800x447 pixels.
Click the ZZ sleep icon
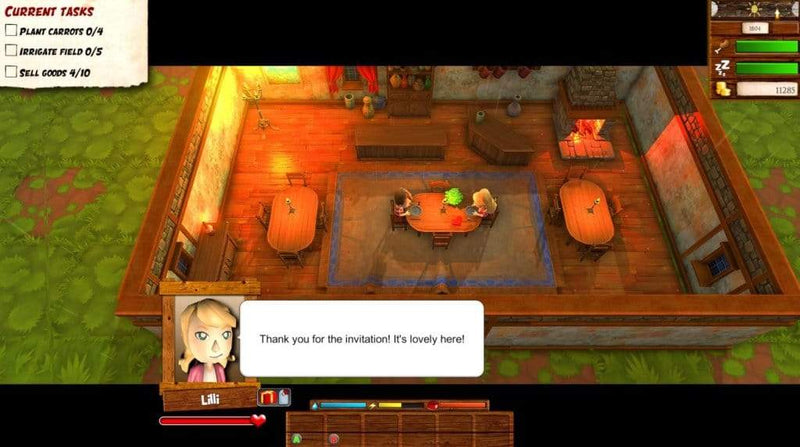click(721, 67)
